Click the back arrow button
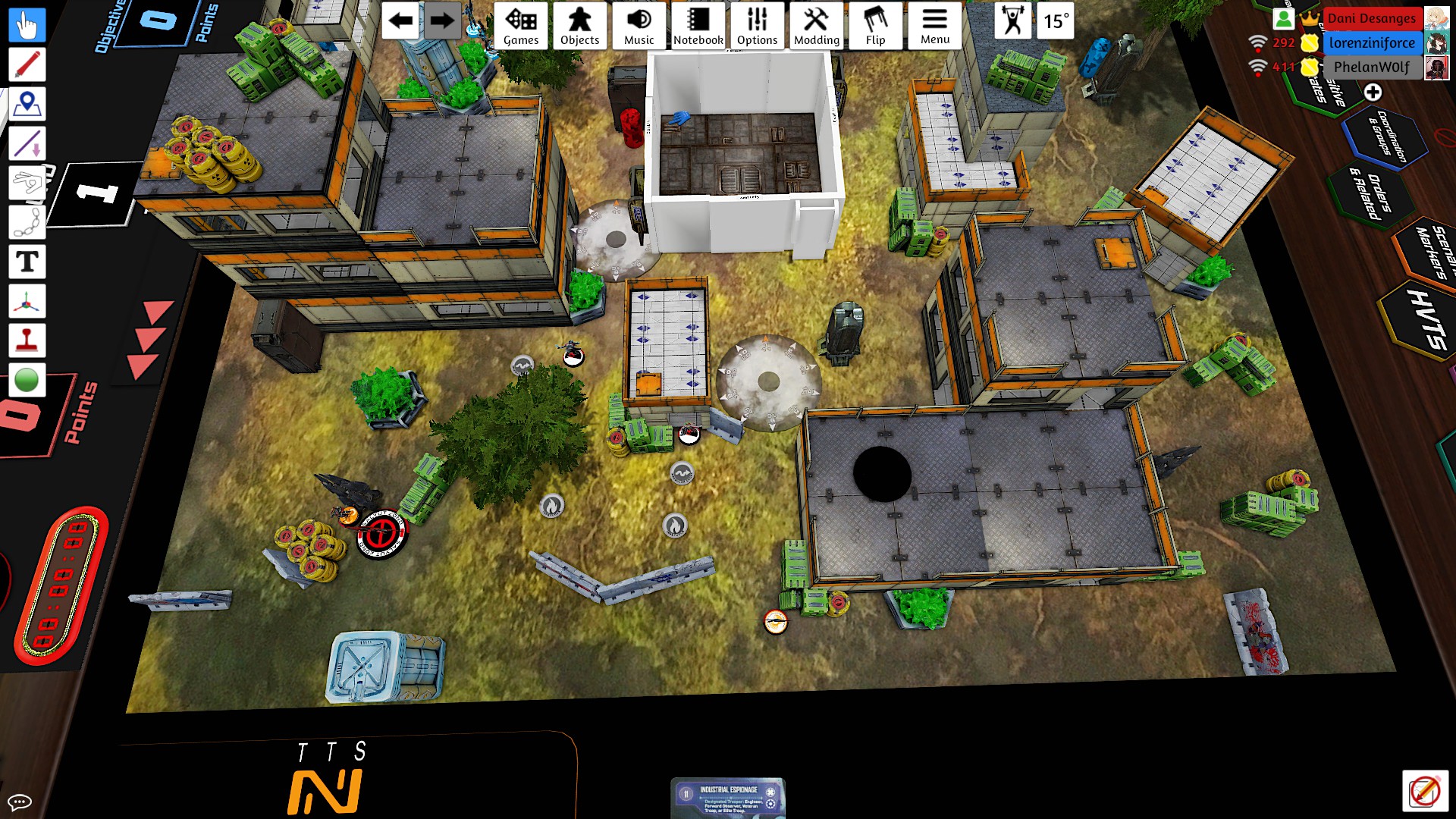1456x819 pixels. click(x=400, y=21)
